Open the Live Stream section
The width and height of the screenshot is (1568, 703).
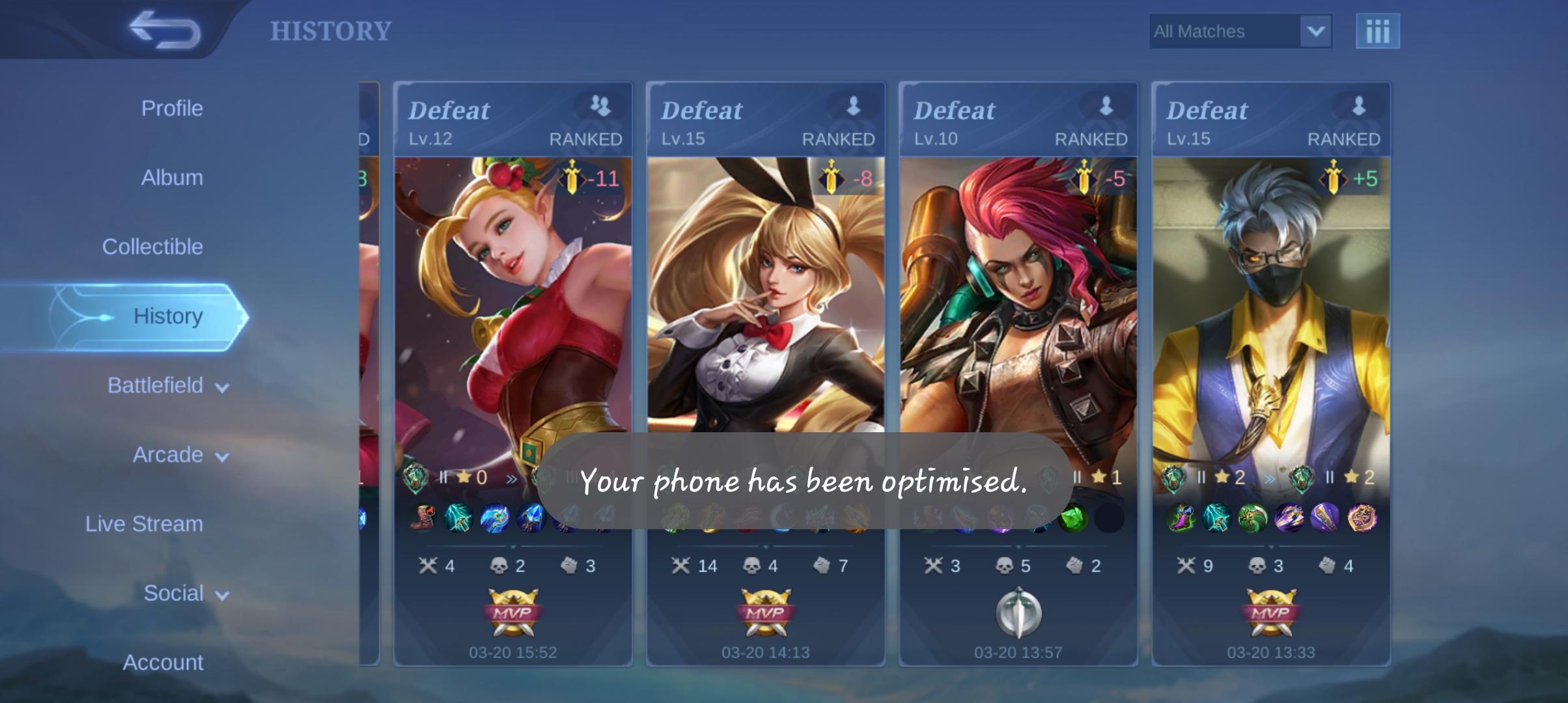tap(143, 523)
